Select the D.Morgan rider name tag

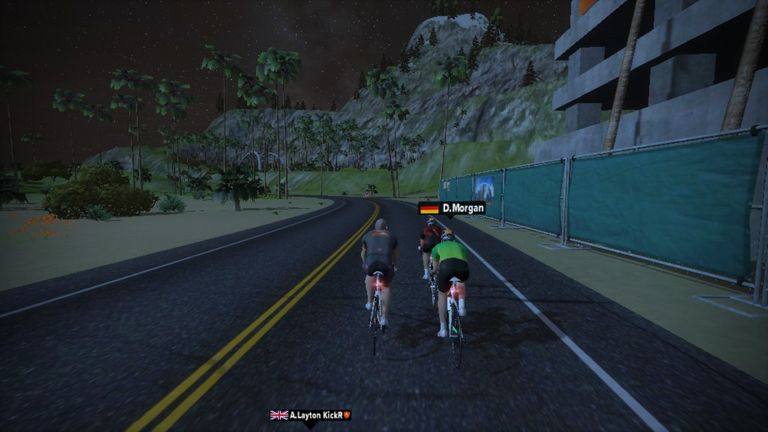tap(451, 208)
